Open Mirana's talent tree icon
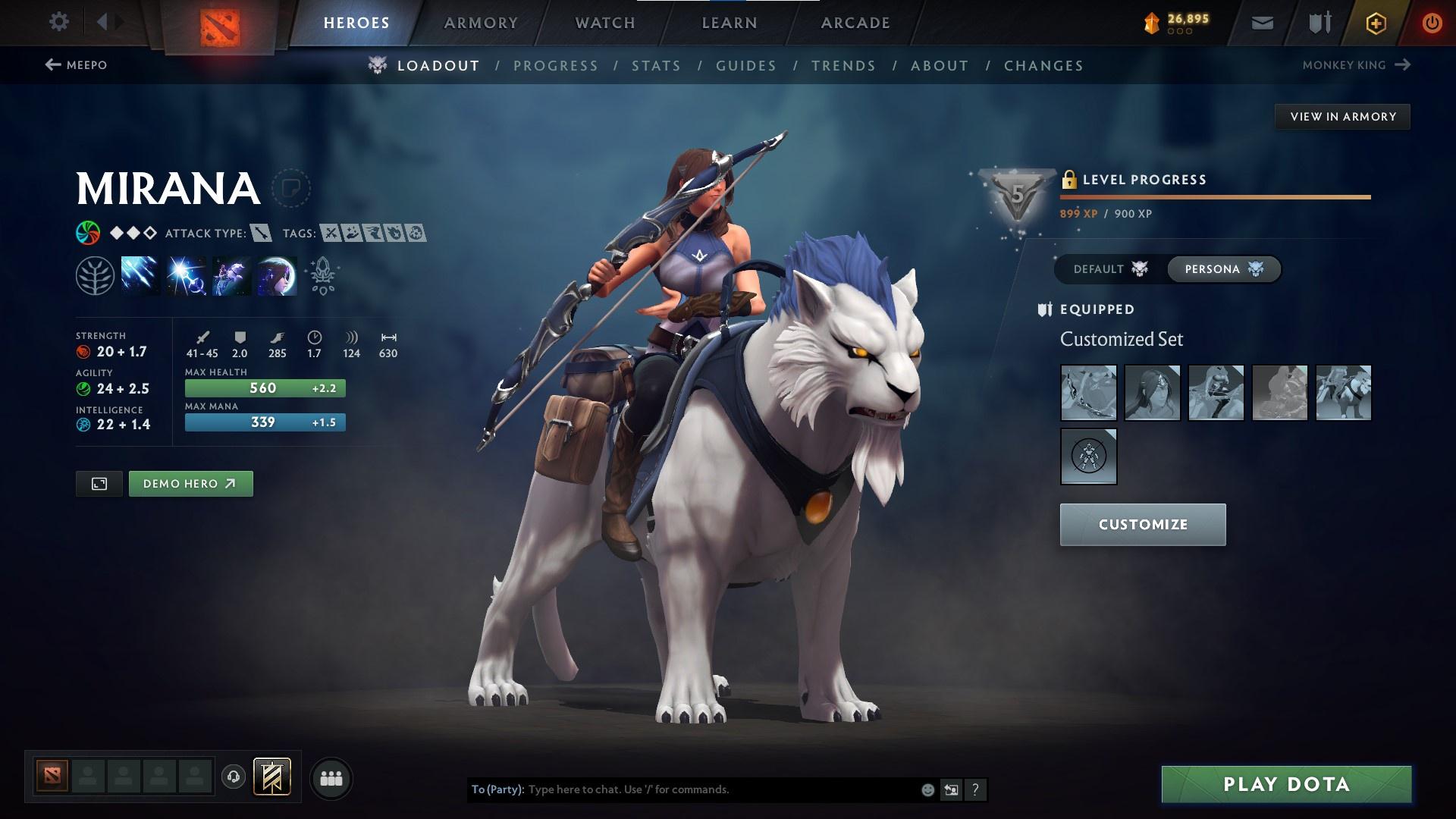This screenshot has width=1456, height=819. (x=95, y=275)
